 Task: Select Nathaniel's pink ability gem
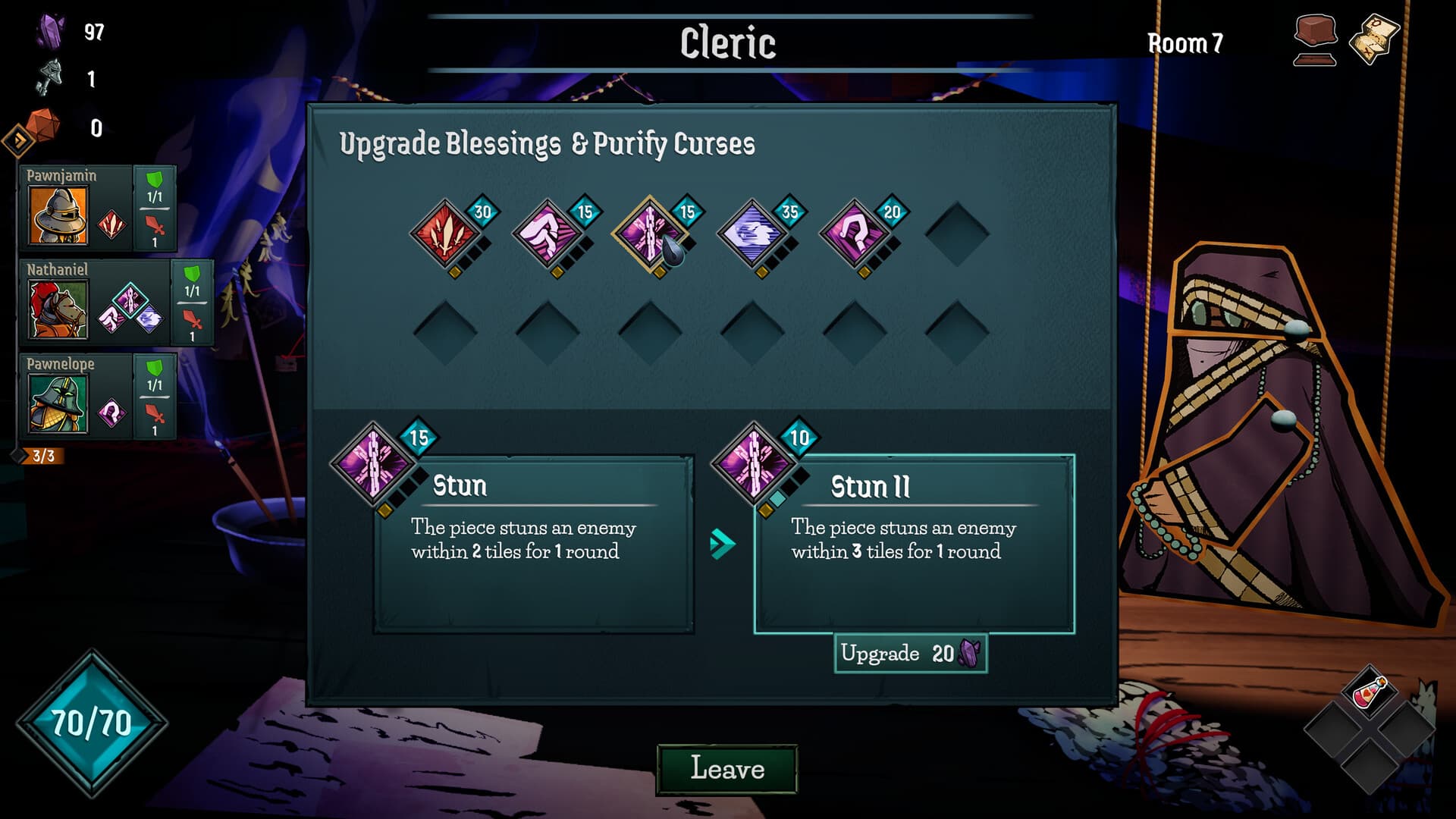pos(130,300)
